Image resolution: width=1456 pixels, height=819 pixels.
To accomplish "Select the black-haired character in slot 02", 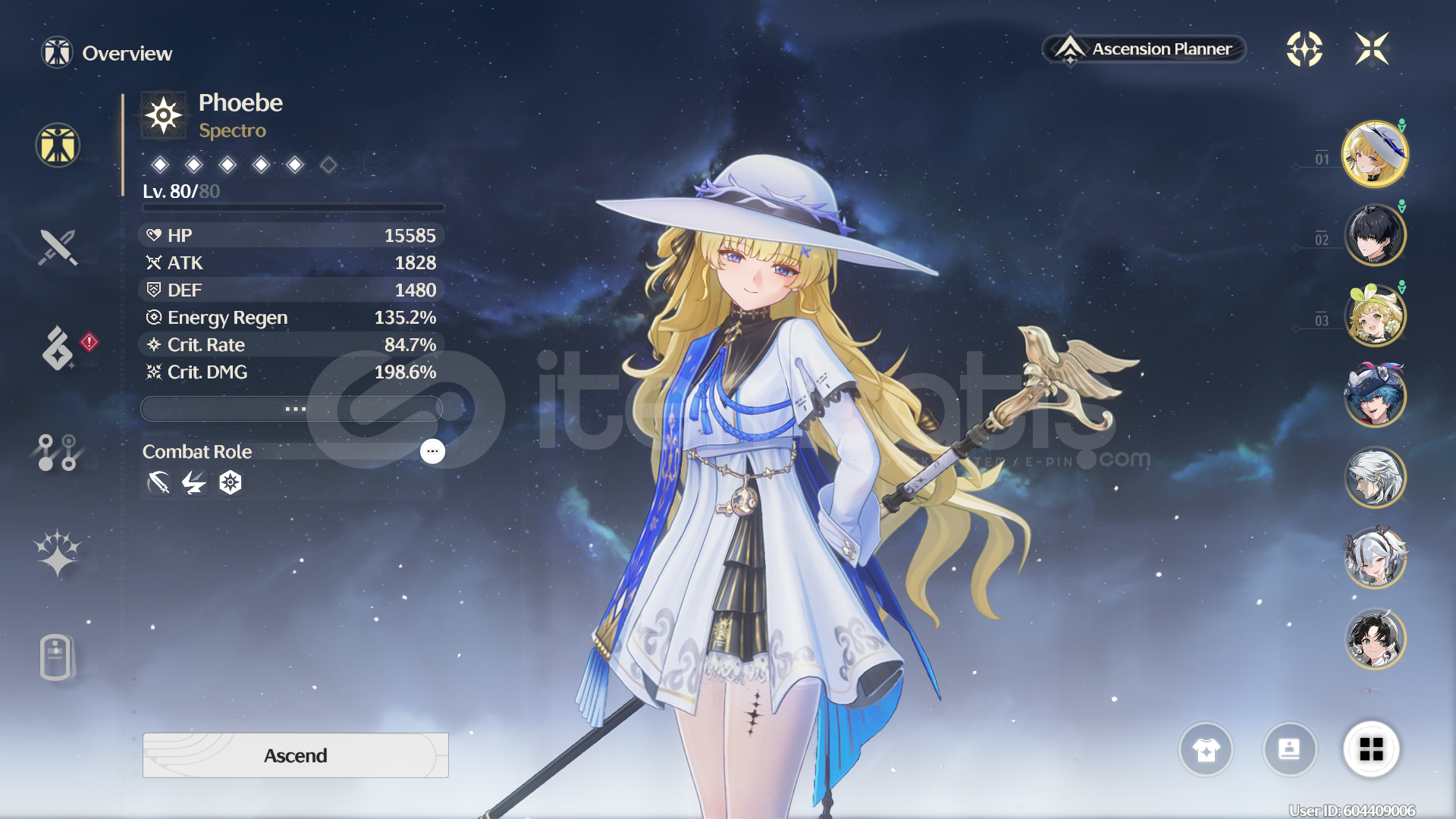I will click(1374, 235).
